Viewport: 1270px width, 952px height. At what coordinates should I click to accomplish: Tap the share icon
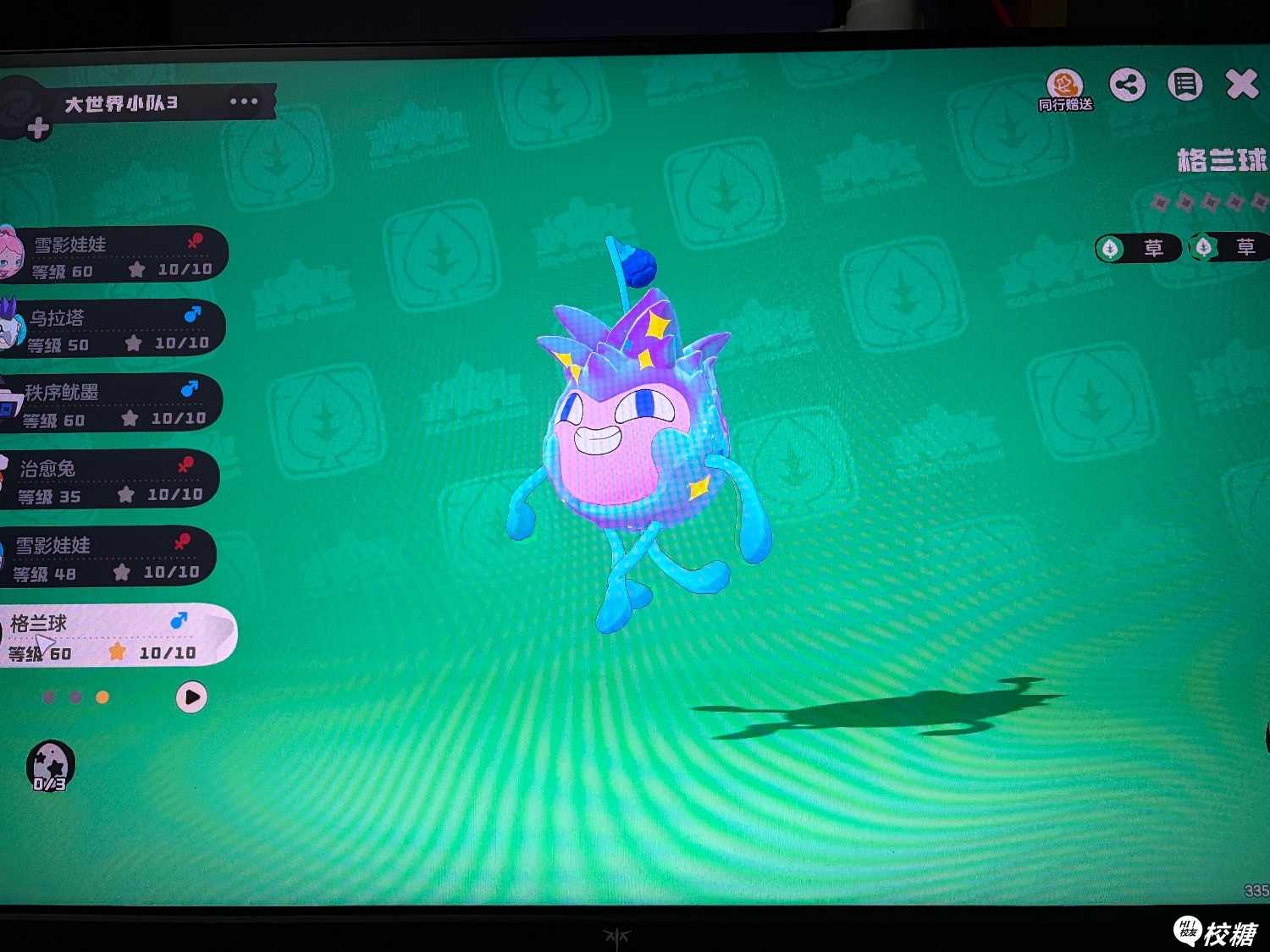[x=1128, y=85]
